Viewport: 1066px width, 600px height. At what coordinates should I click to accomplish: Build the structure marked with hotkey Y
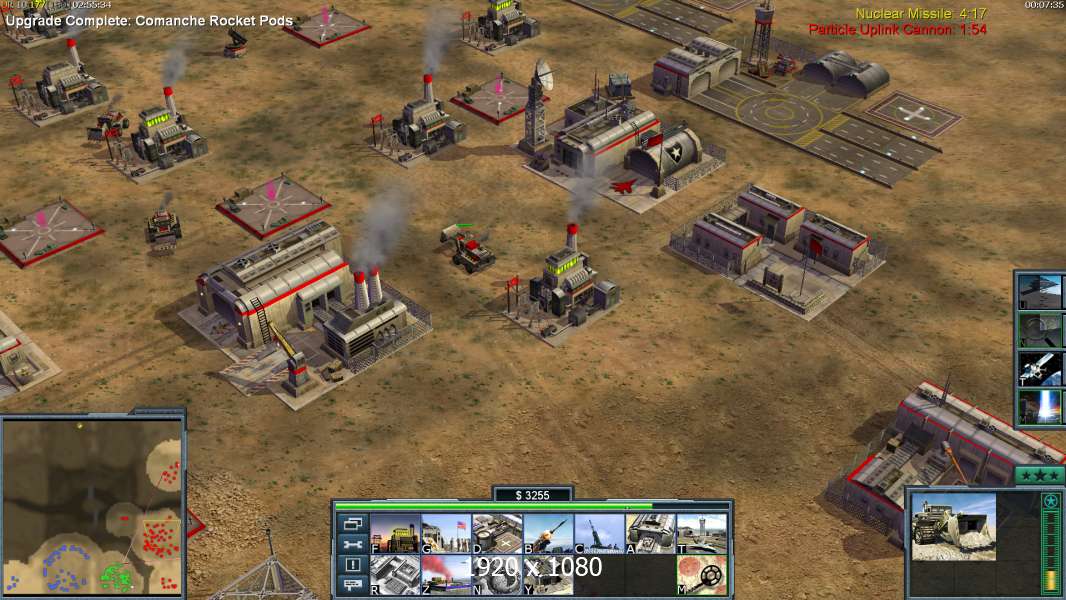pos(548,575)
